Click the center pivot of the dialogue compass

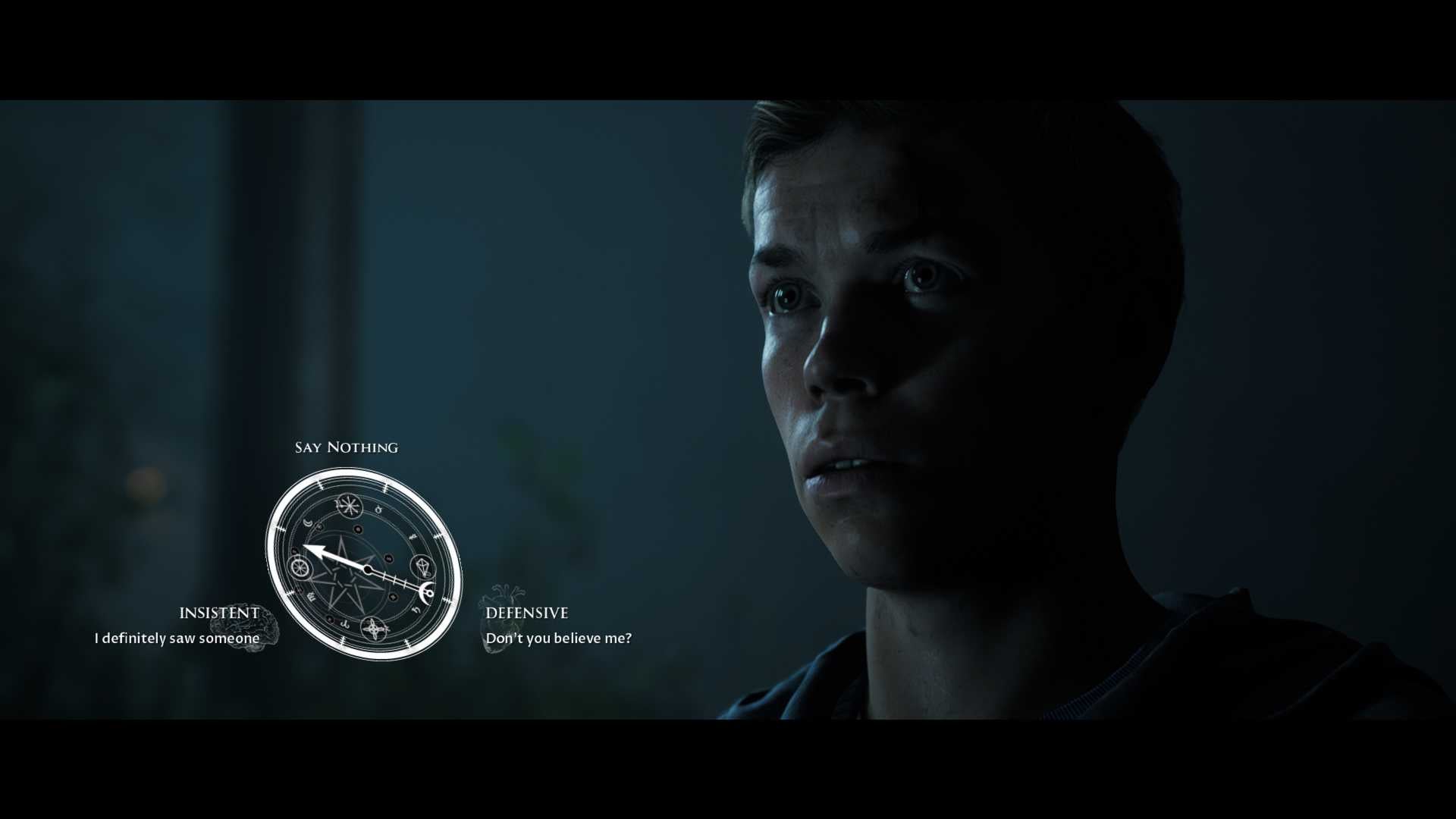pos(368,569)
